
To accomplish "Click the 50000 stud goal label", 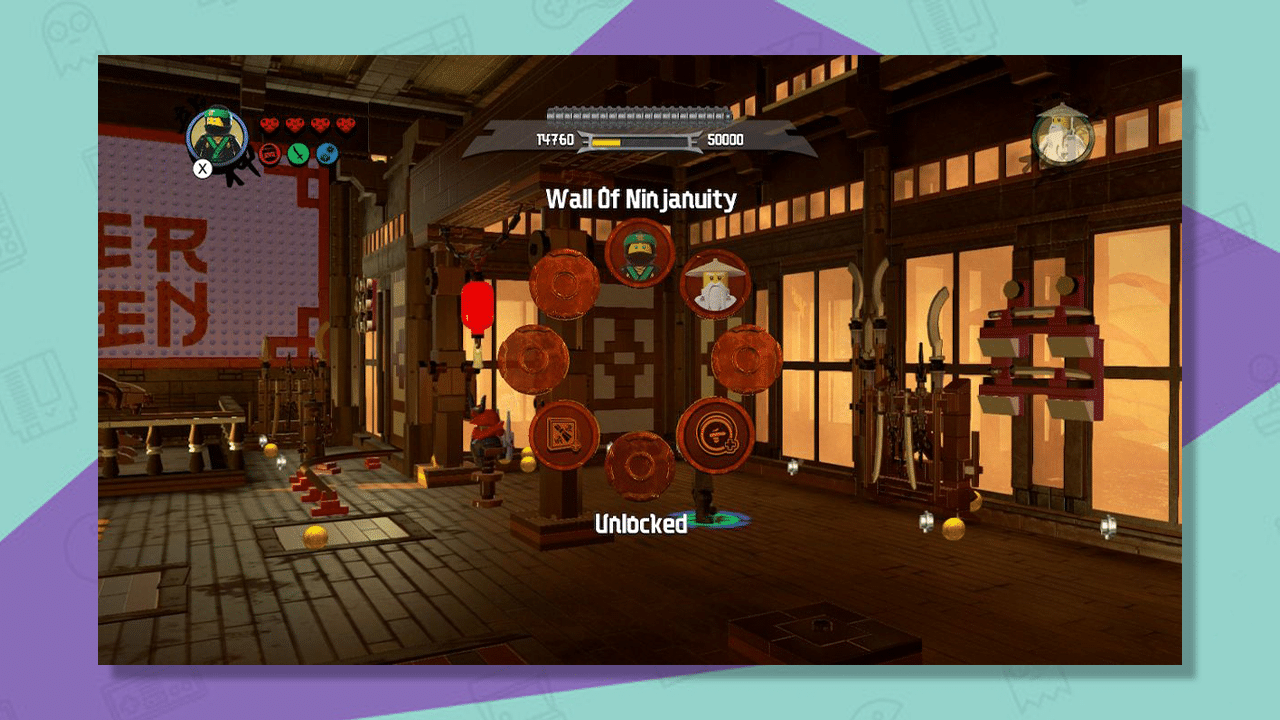I will pyautogui.click(x=726, y=141).
